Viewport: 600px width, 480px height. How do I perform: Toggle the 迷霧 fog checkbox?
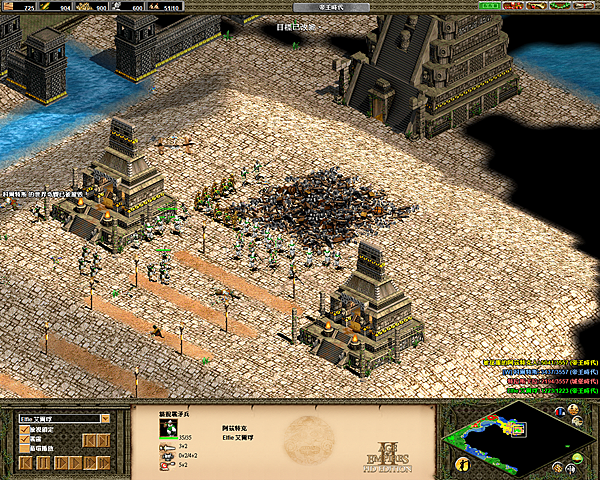point(25,440)
